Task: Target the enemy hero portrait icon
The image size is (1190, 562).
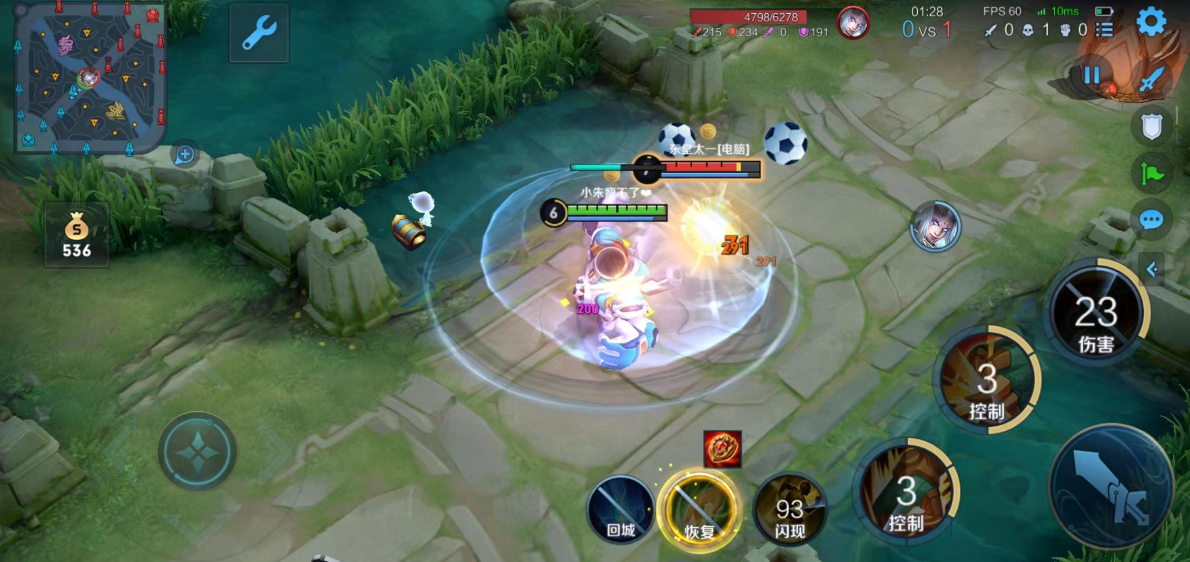Action: 935,226
